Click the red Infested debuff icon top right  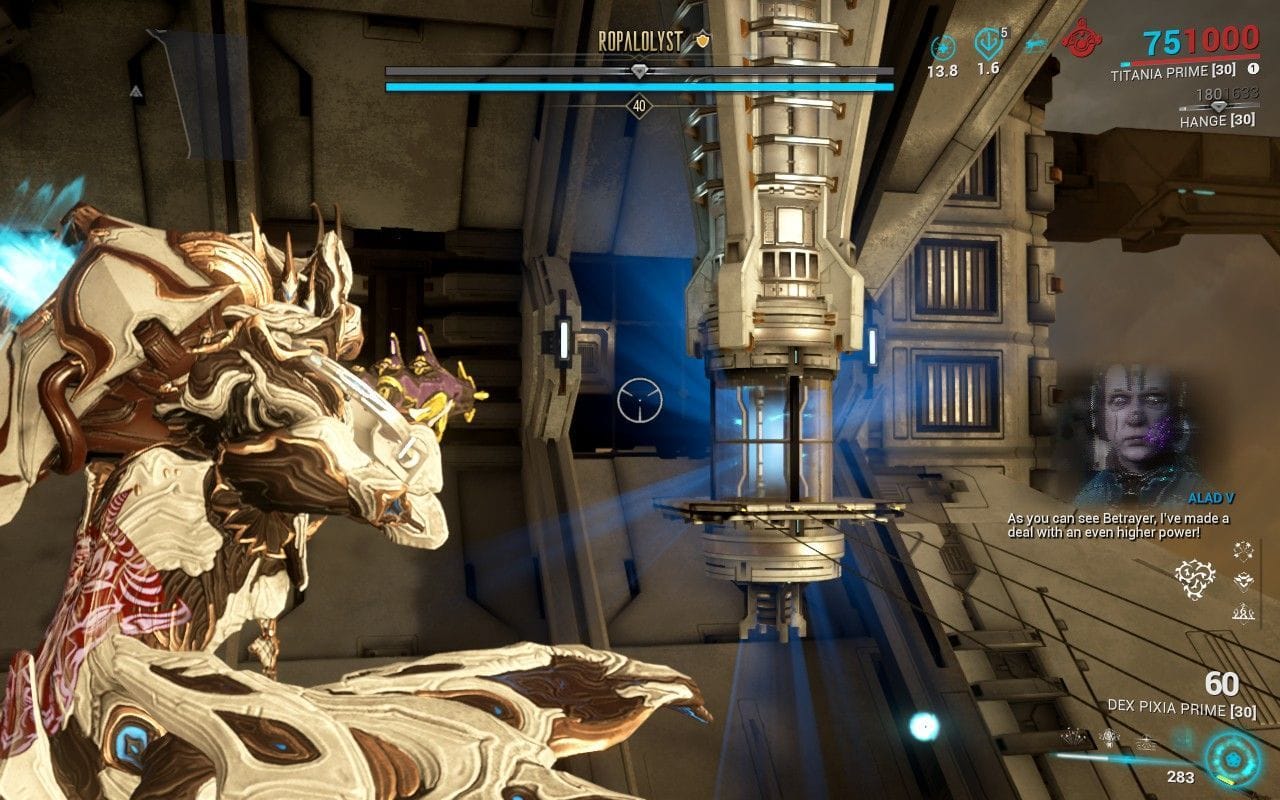click(x=1082, y=42)
